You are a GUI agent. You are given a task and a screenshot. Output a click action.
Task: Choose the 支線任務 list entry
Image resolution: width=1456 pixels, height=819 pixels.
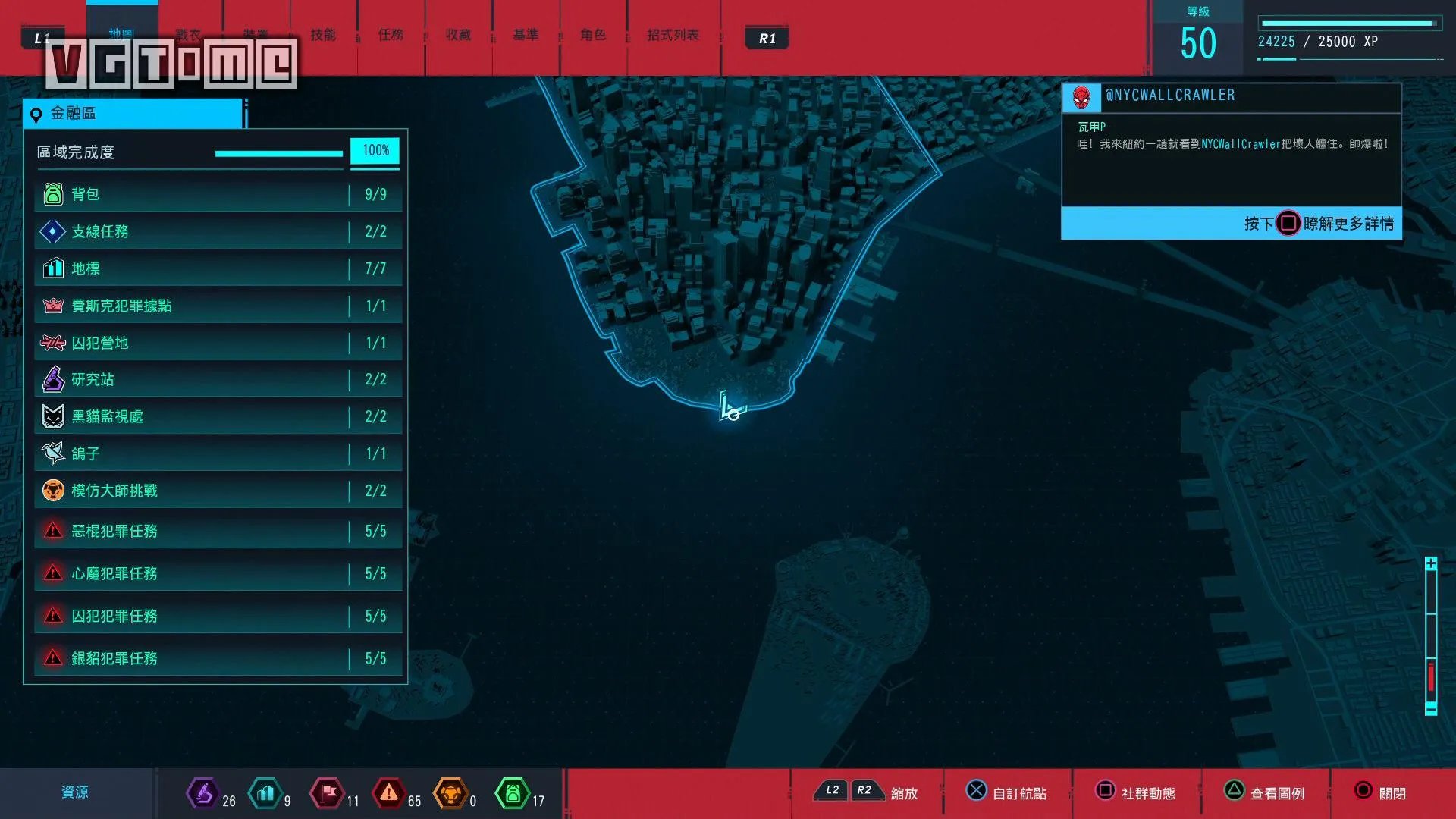[216, 232]
